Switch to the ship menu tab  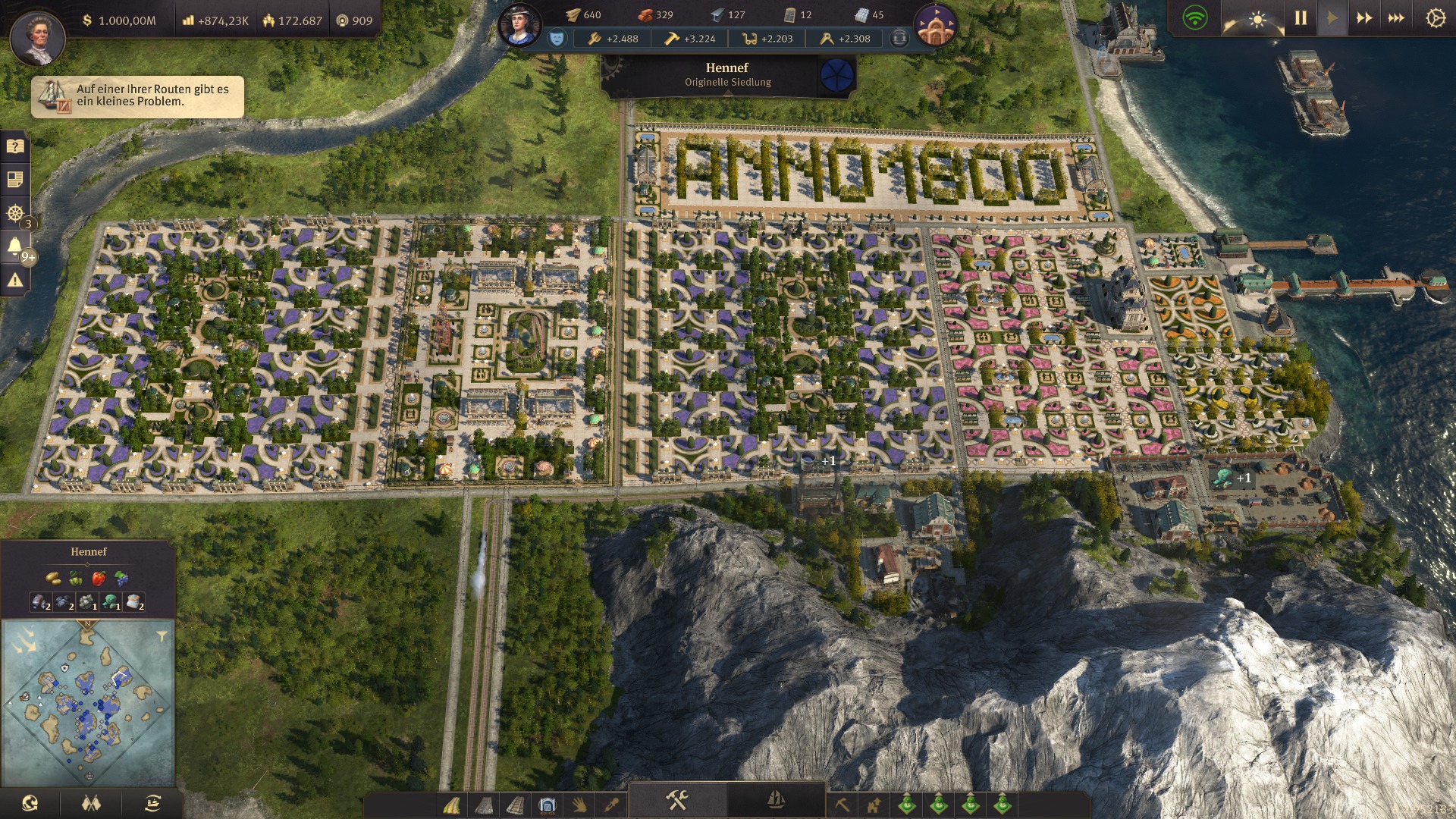[x=776, y=800]
